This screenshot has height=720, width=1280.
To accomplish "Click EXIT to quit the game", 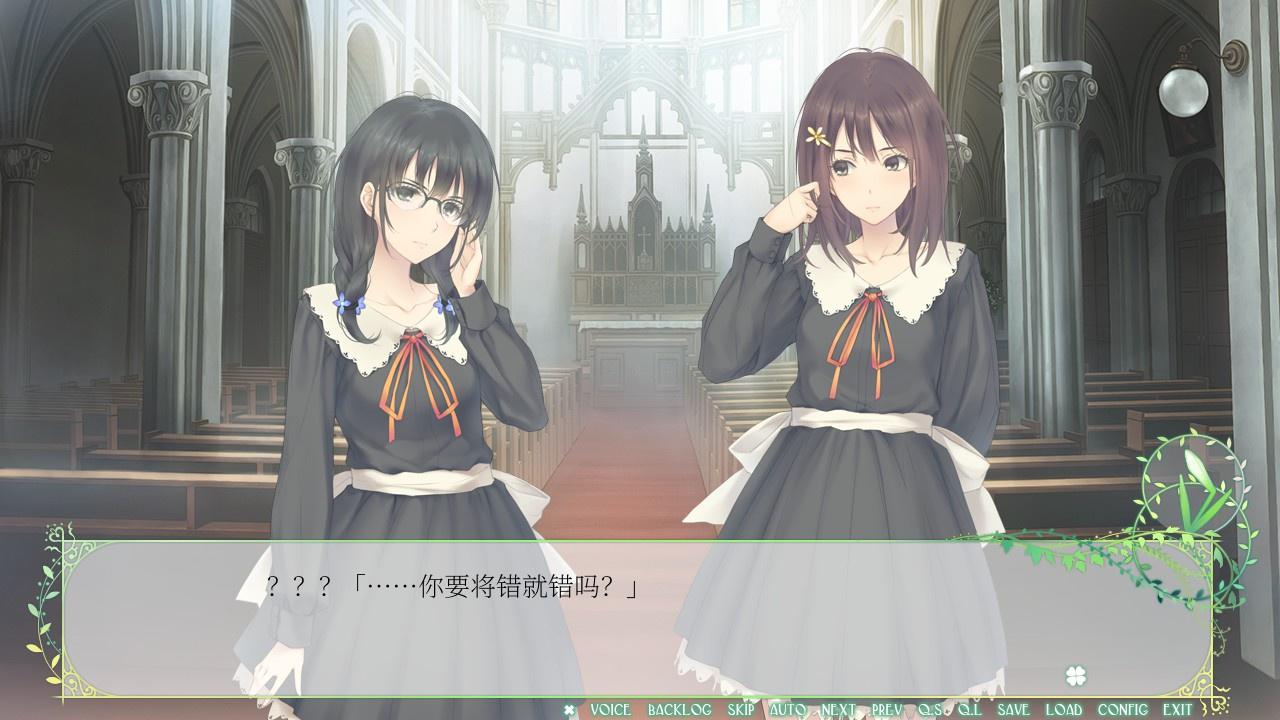I will click(1177, 710).
